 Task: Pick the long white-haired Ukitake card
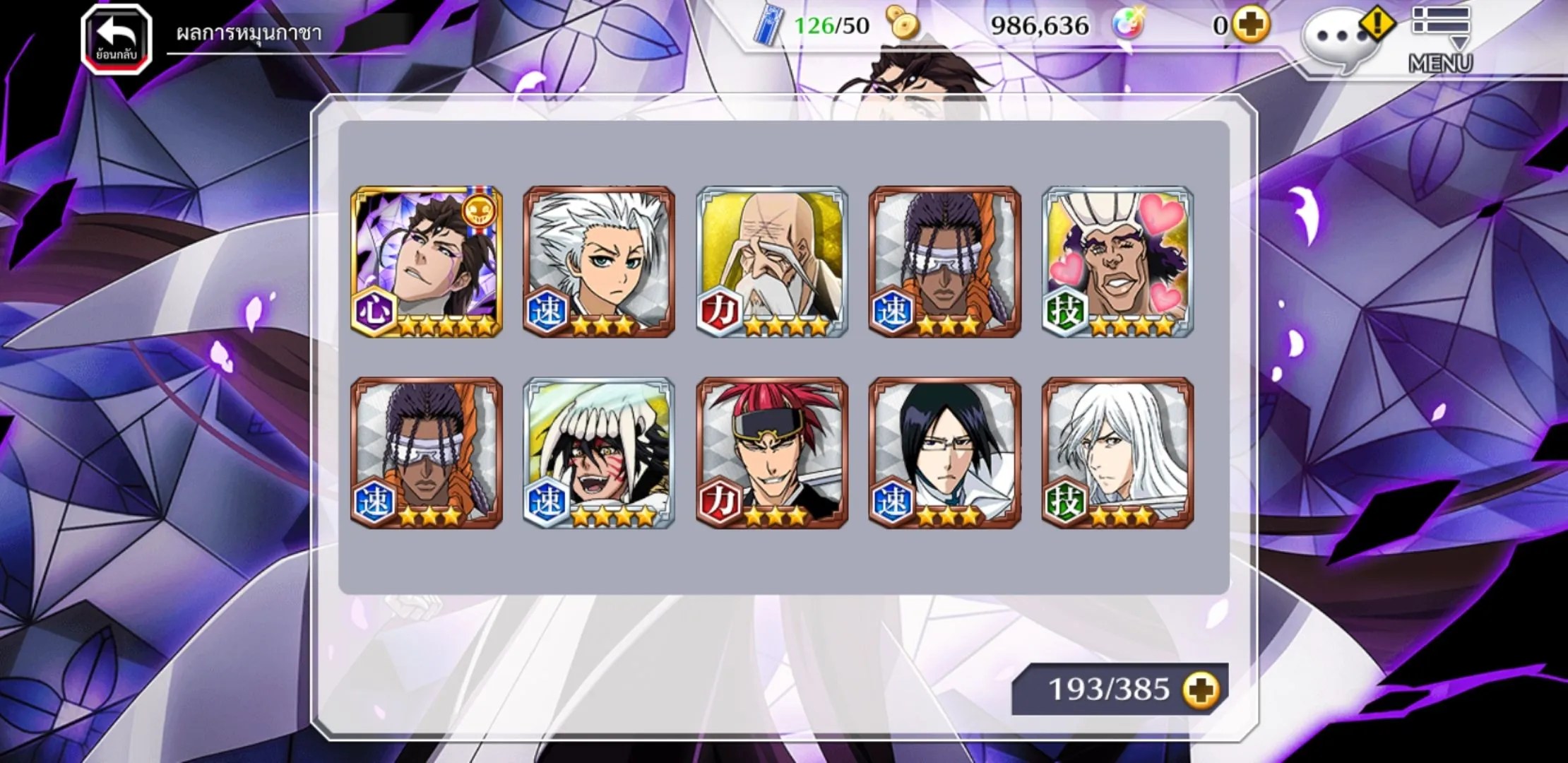[1118, 452]
